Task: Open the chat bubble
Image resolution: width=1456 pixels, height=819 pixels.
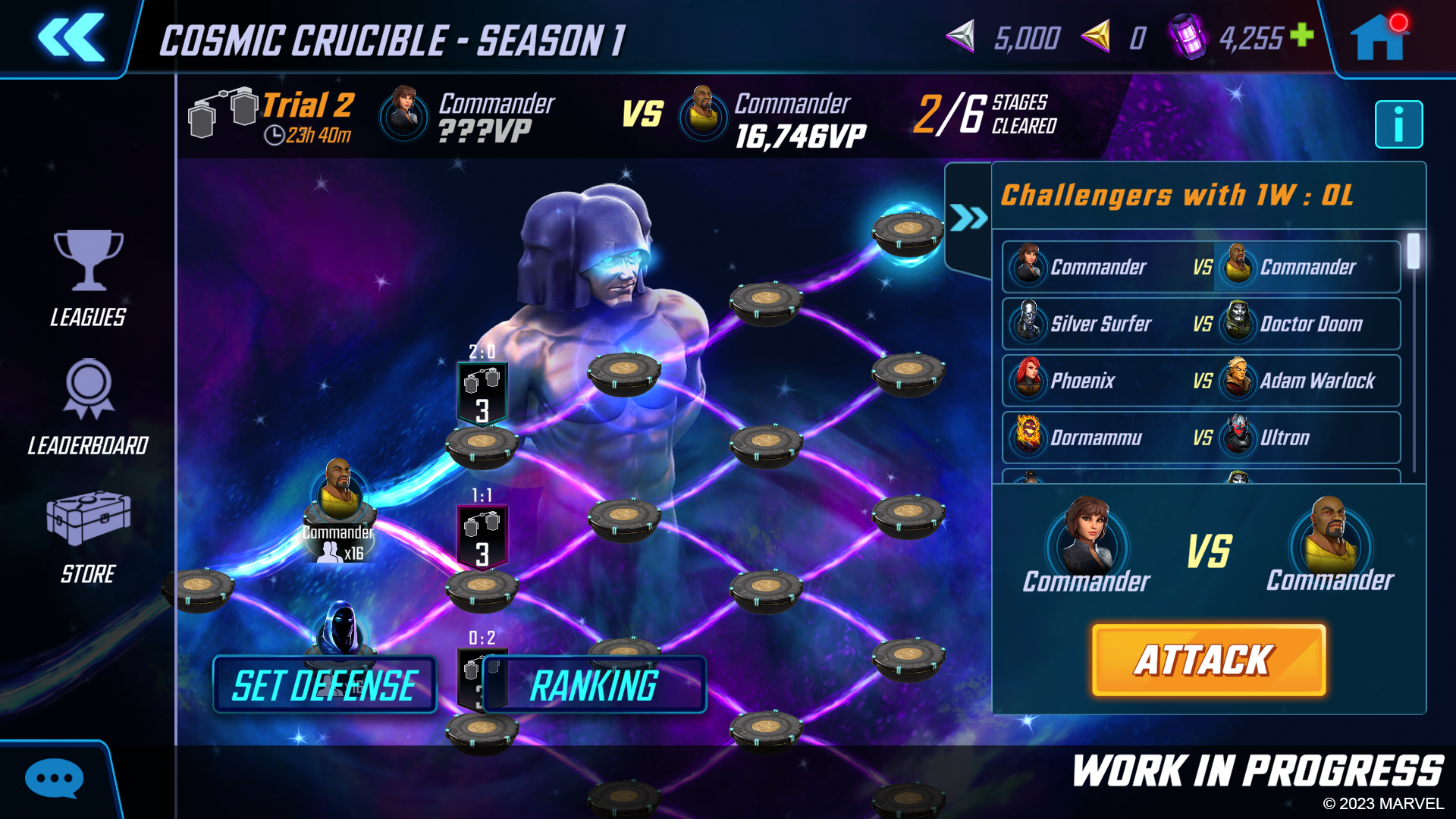Action: coord(54,778)
